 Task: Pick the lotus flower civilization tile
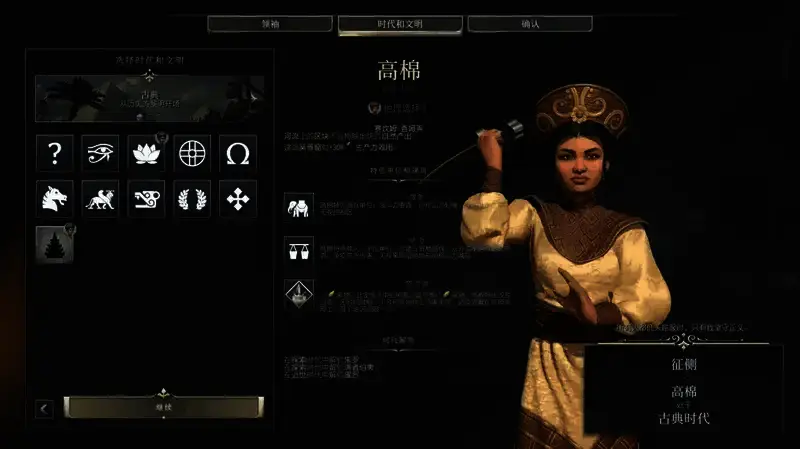tap(147, 153)
